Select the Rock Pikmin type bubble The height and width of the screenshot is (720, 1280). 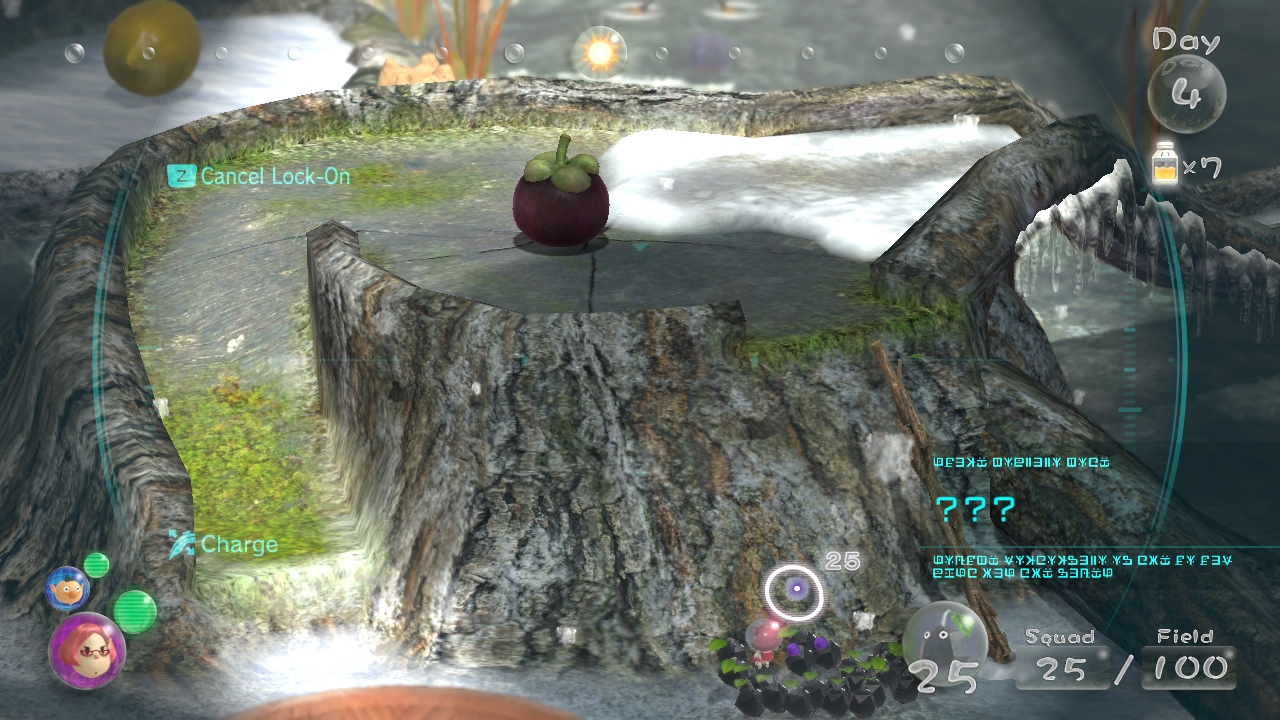939,635
